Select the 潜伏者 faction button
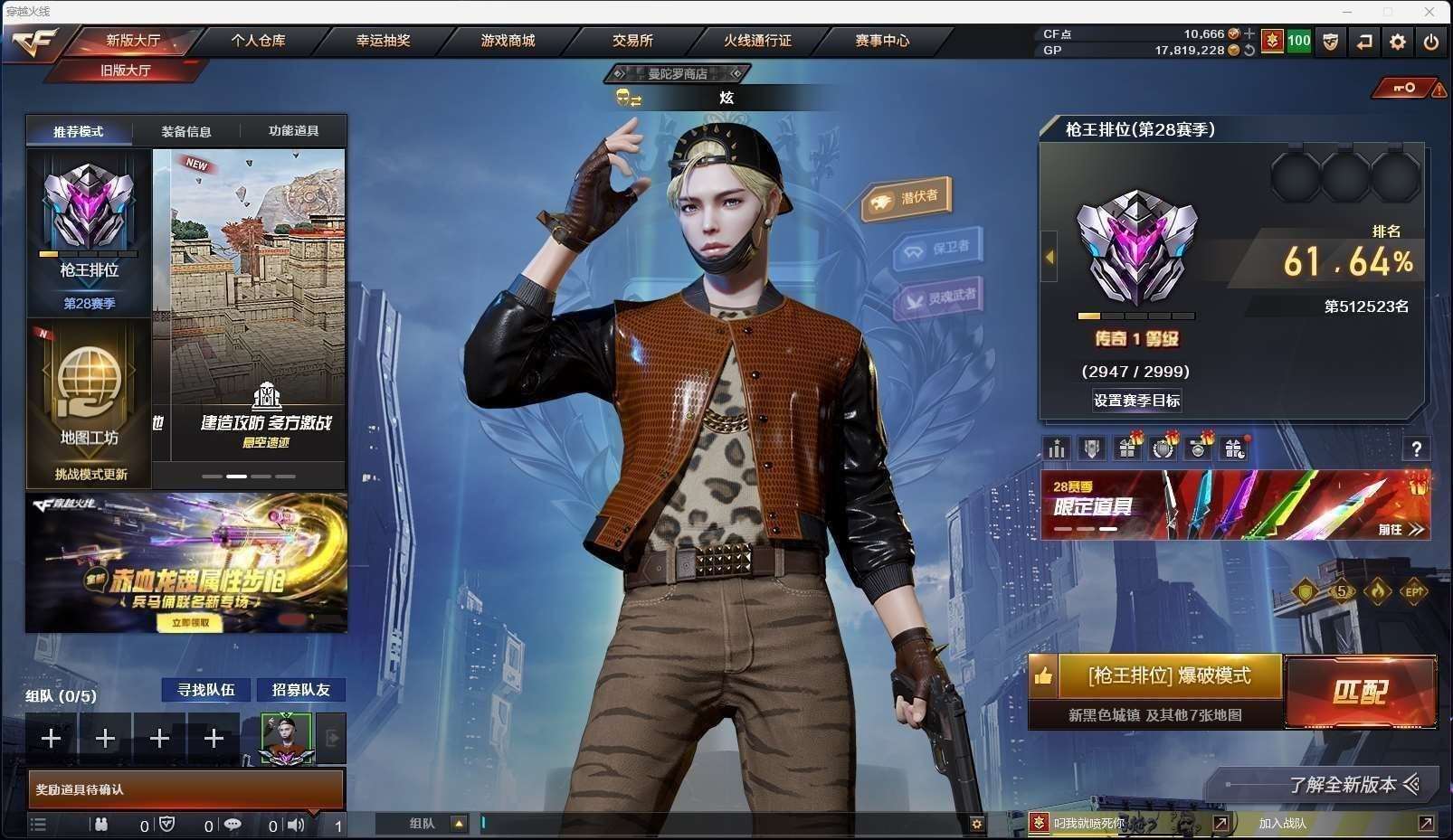The width and height of the screenshot is (1453, 840). [907, 199]
